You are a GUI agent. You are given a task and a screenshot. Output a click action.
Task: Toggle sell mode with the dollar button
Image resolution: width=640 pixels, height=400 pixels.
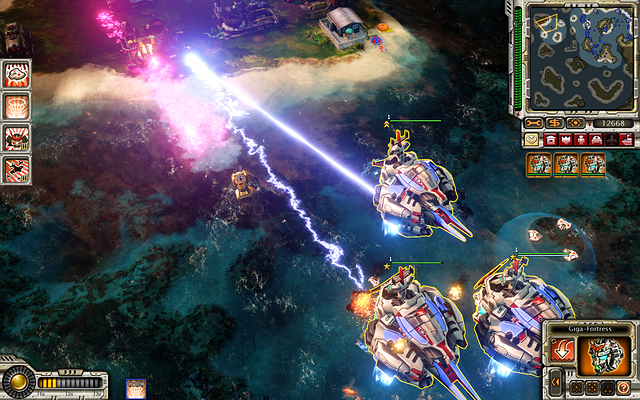[x=554, y=123]
